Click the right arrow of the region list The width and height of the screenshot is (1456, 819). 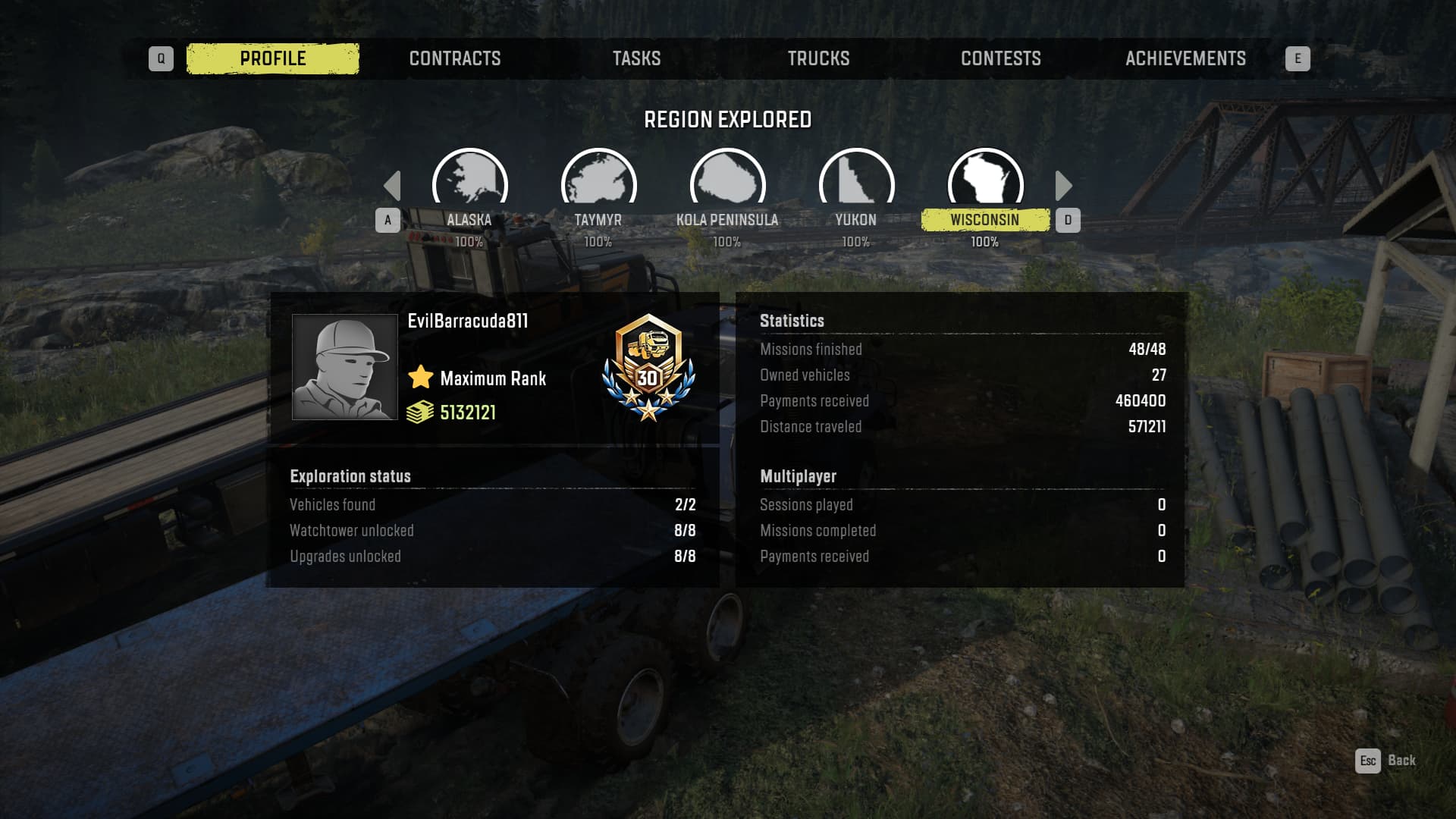tap(1063, 186)
